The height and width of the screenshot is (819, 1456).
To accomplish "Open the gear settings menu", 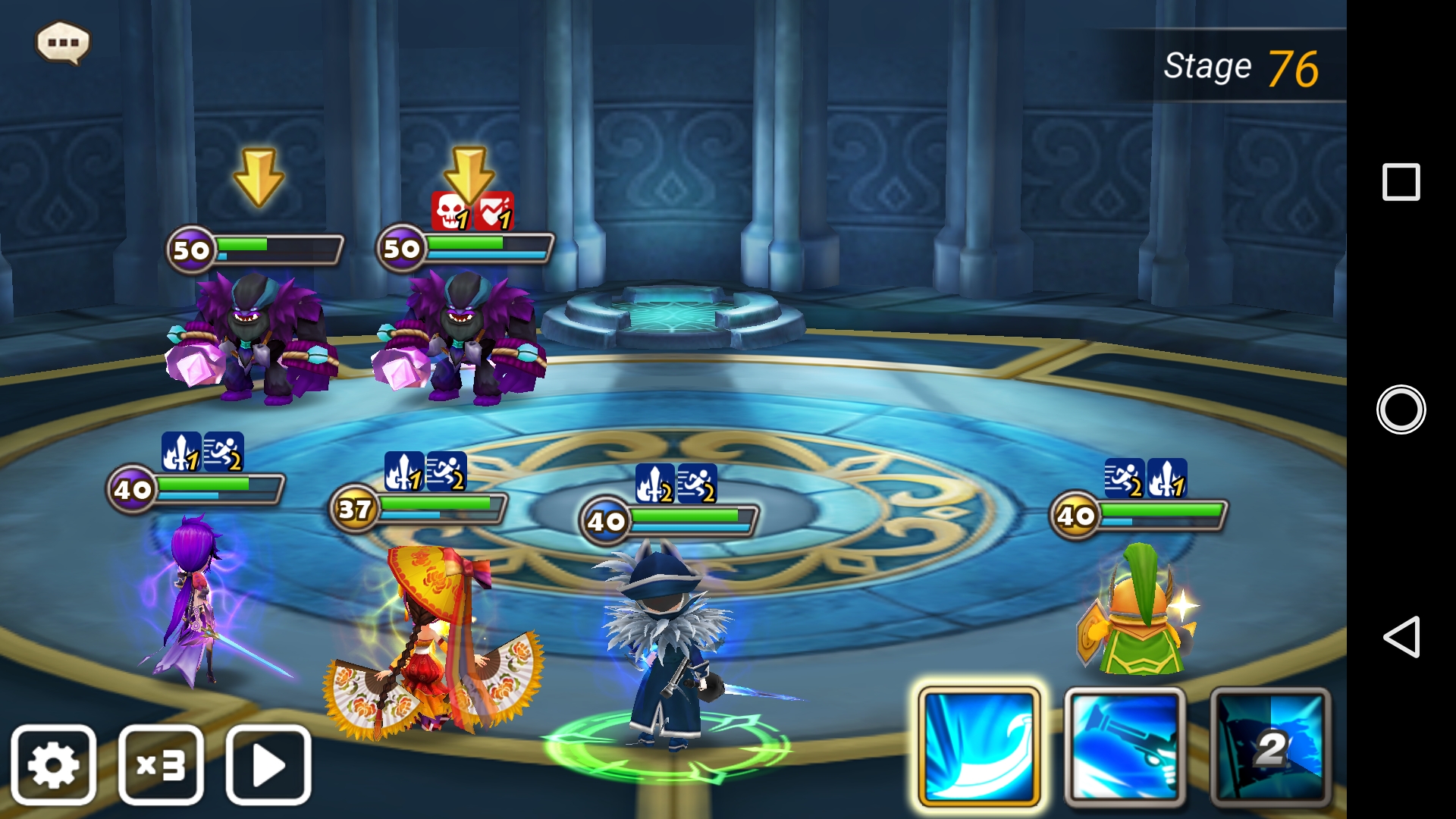I will pyautogui.click(x=53, y=764).
